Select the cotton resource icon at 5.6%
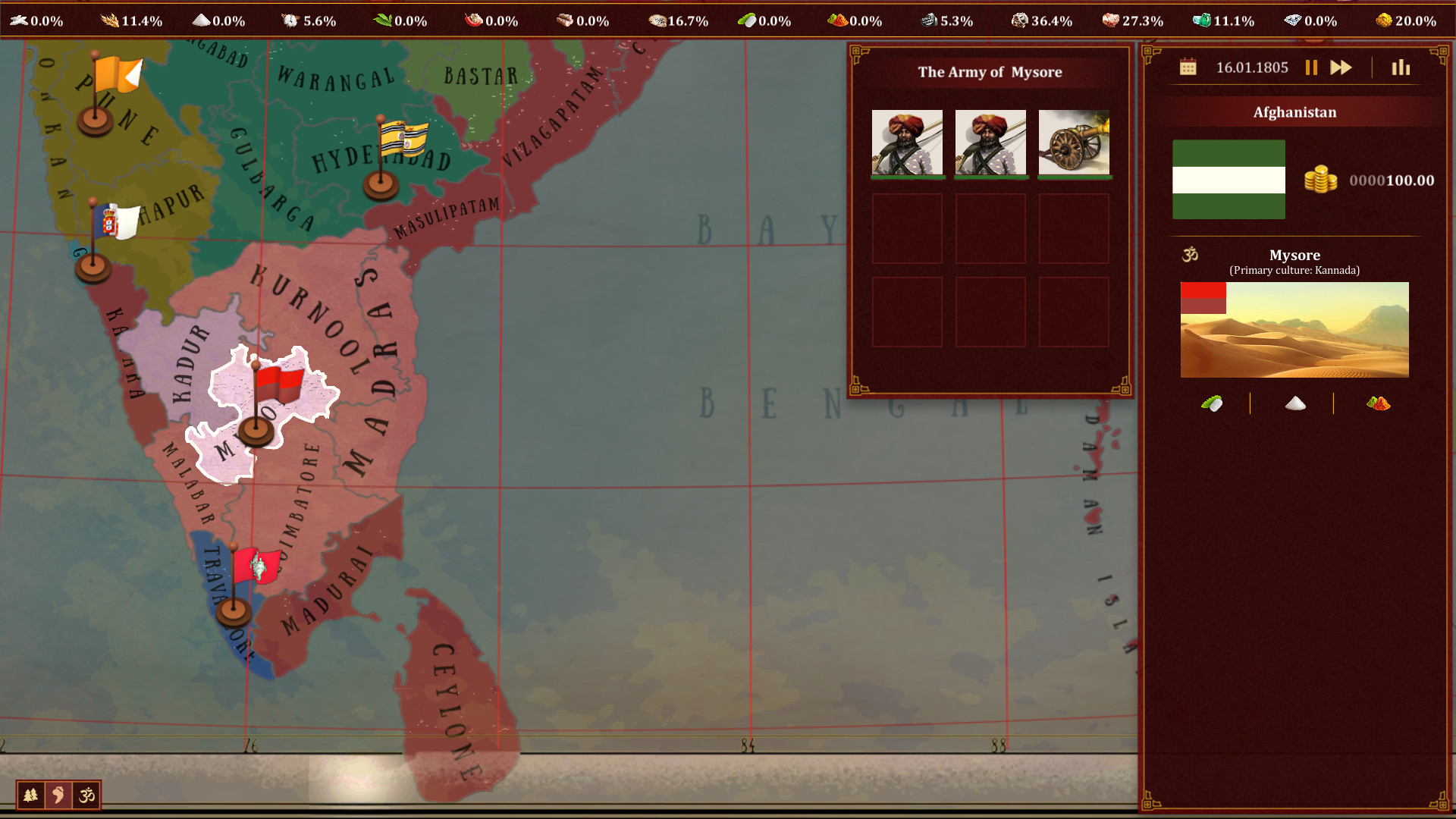Image resolution: width=1456 pixels, height=819 pixels. pos(290,20)
